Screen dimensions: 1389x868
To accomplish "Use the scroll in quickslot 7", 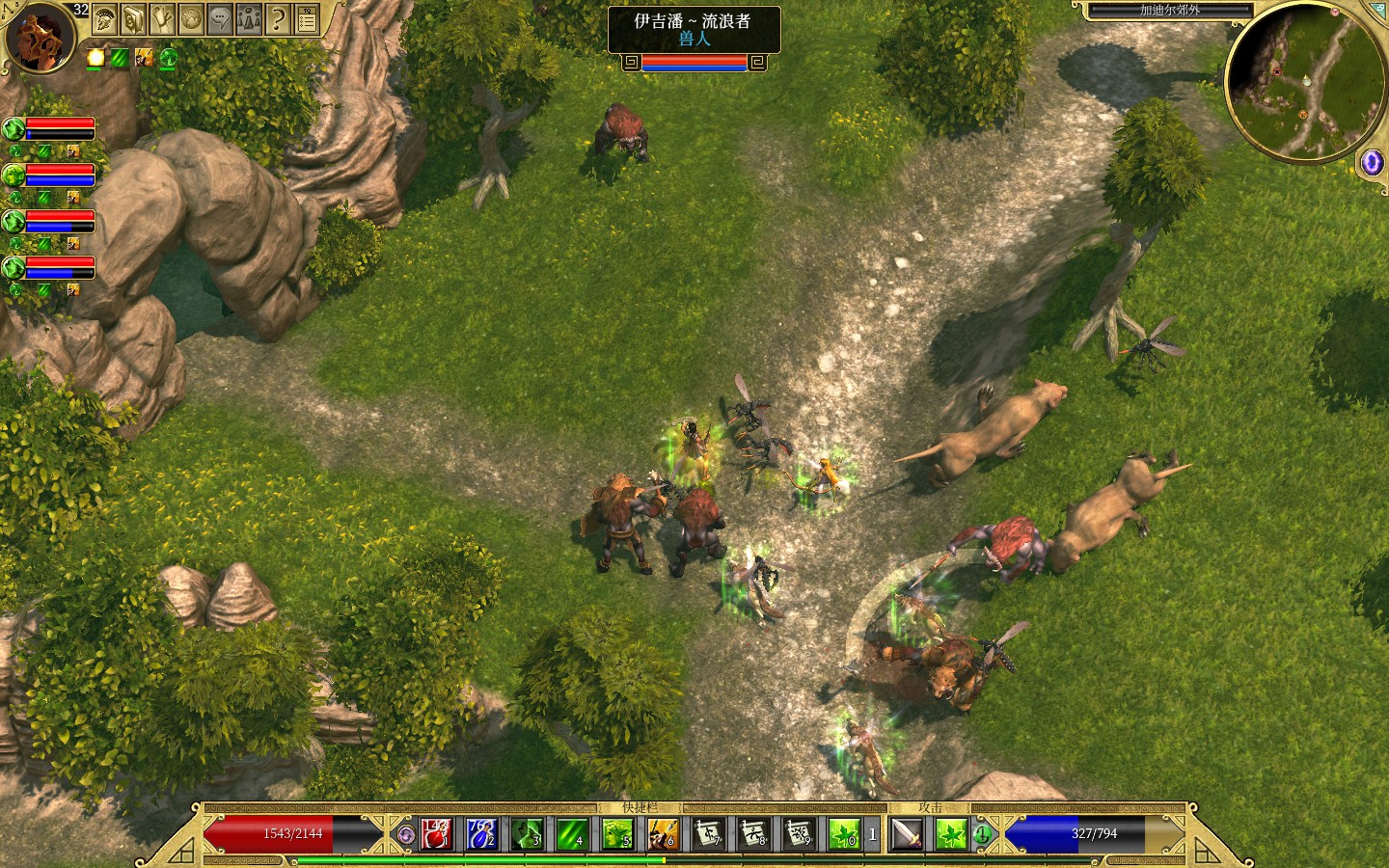I will pyautogui.click(x=709, y=833).
